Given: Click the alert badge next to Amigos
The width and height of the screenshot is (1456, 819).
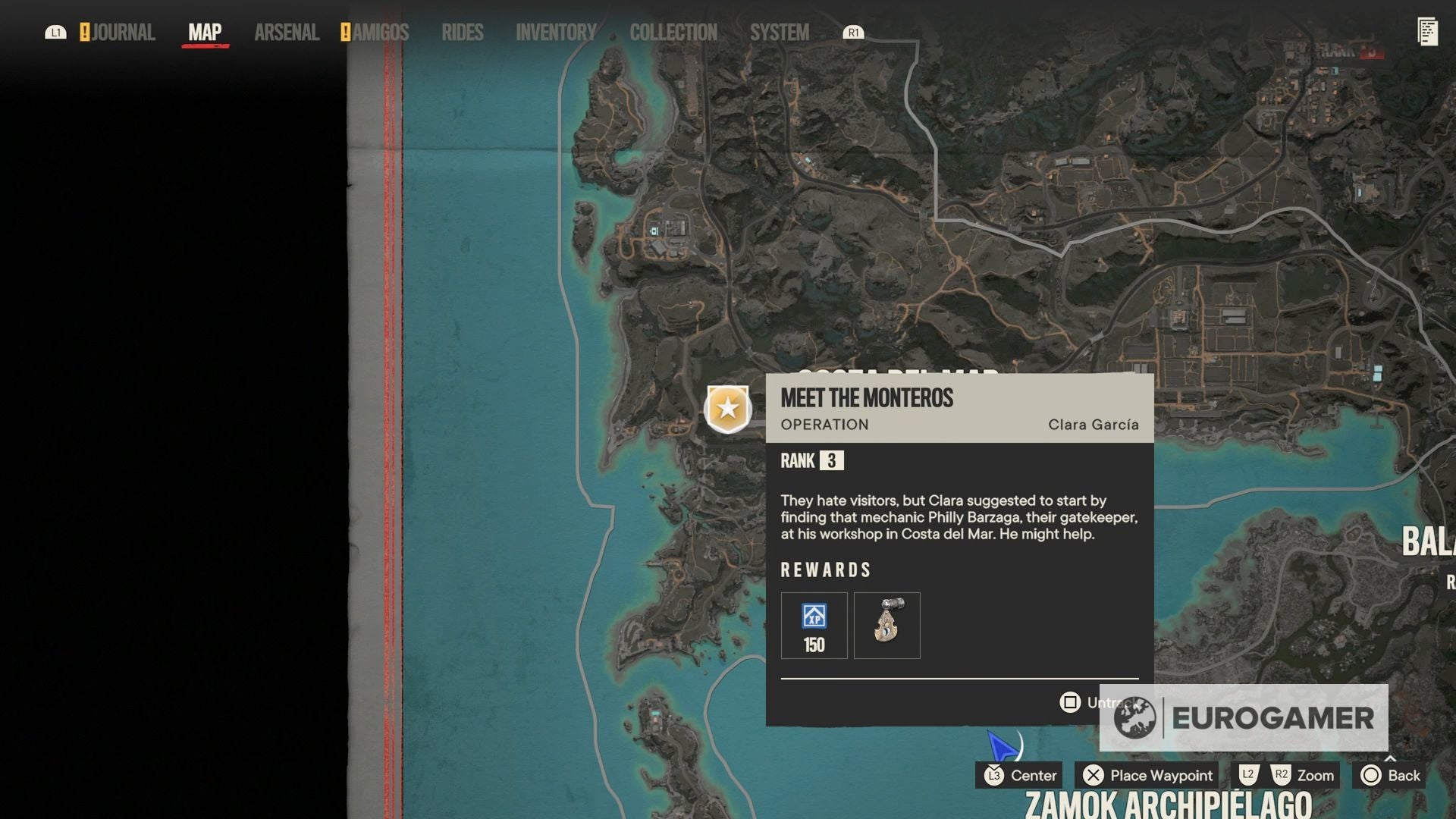Looking at the screenshot, I should 345,32.
